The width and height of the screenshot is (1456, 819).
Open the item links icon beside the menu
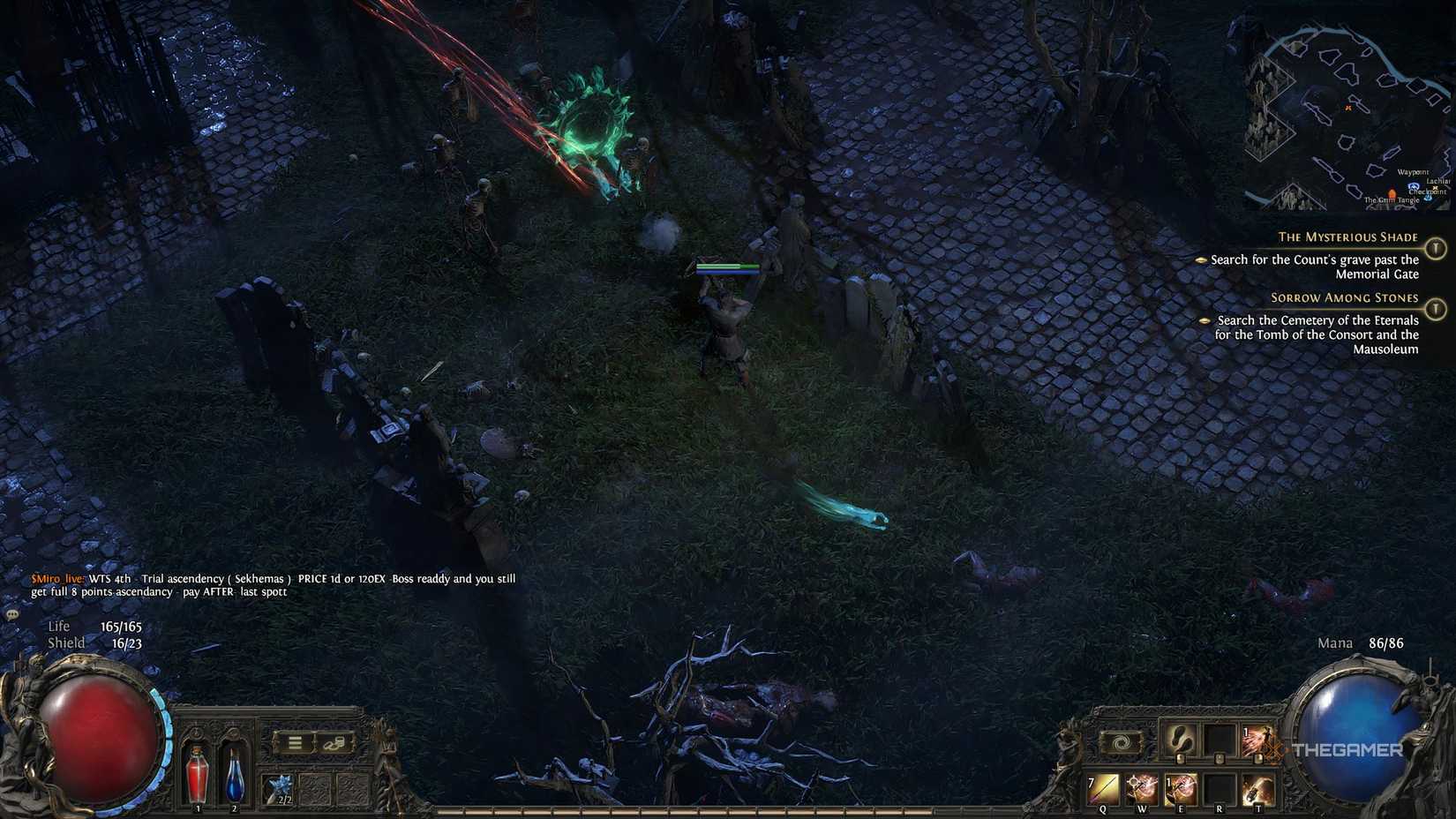[335, 743]
